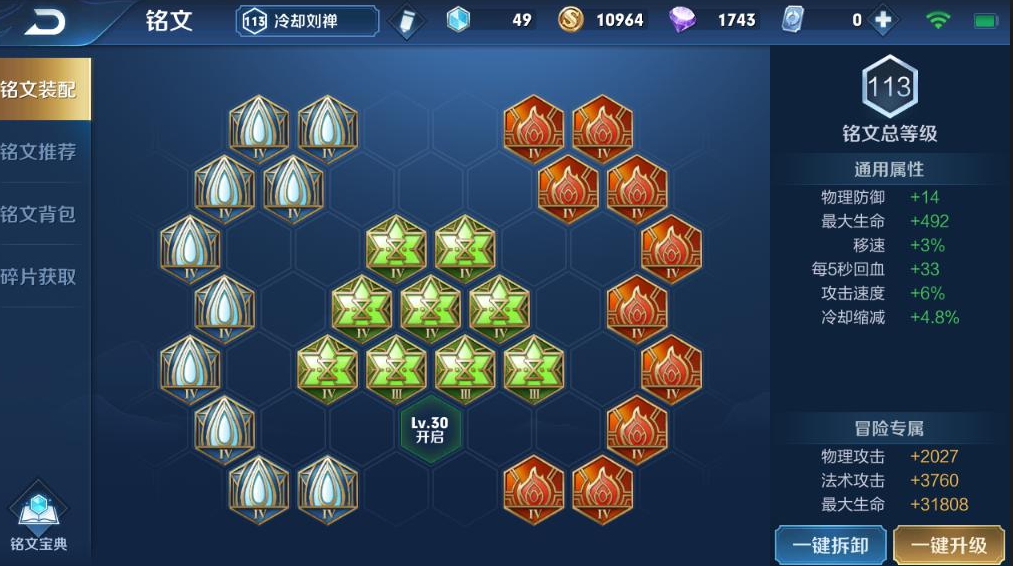Image resolution: width=1013 pixels, height=566 pixels.
Task: Go back using the return arrow
Action: tap(45, 21)
